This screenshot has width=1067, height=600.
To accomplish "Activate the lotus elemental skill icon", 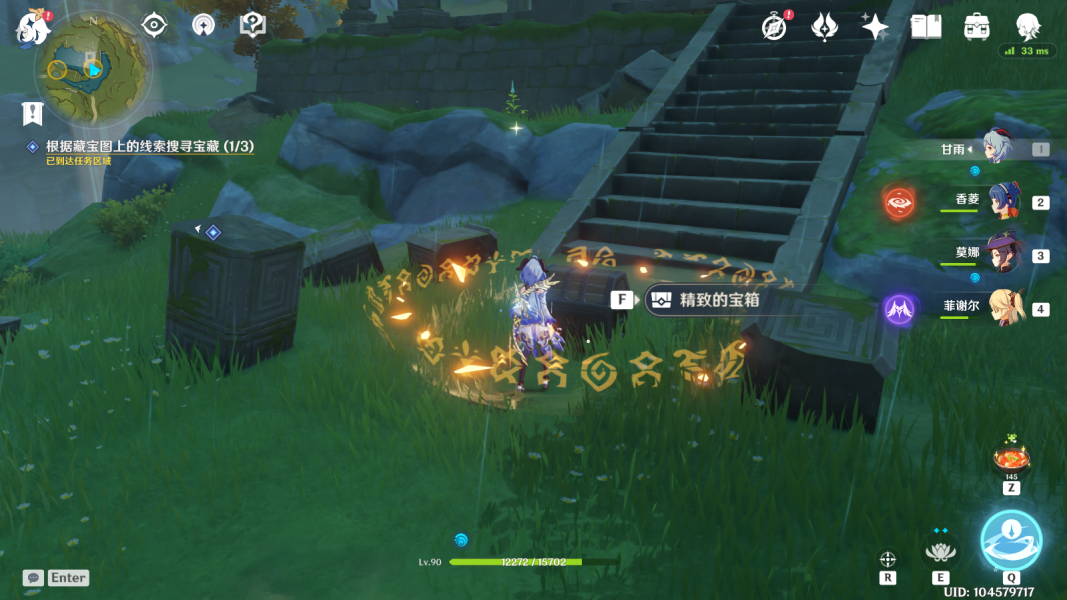I will (940, 551).
